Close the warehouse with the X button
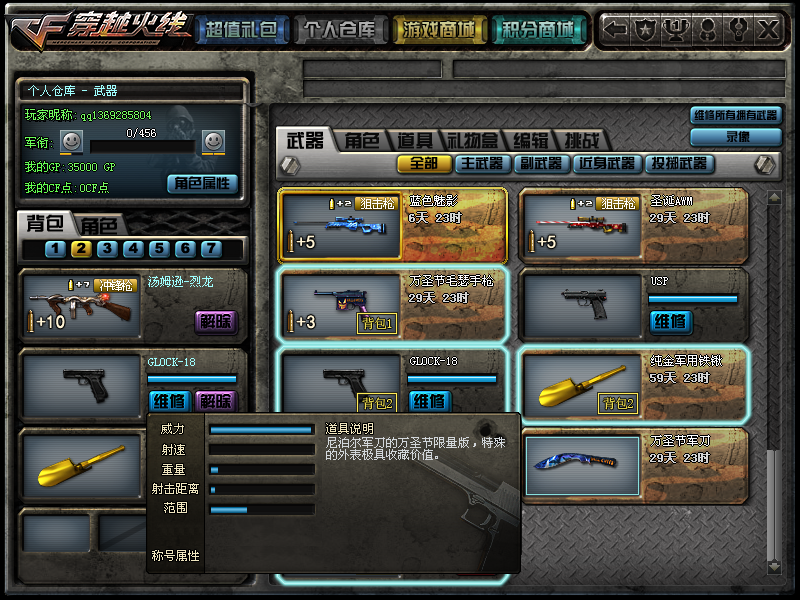The image size is (800, 600). coord(766,30)
